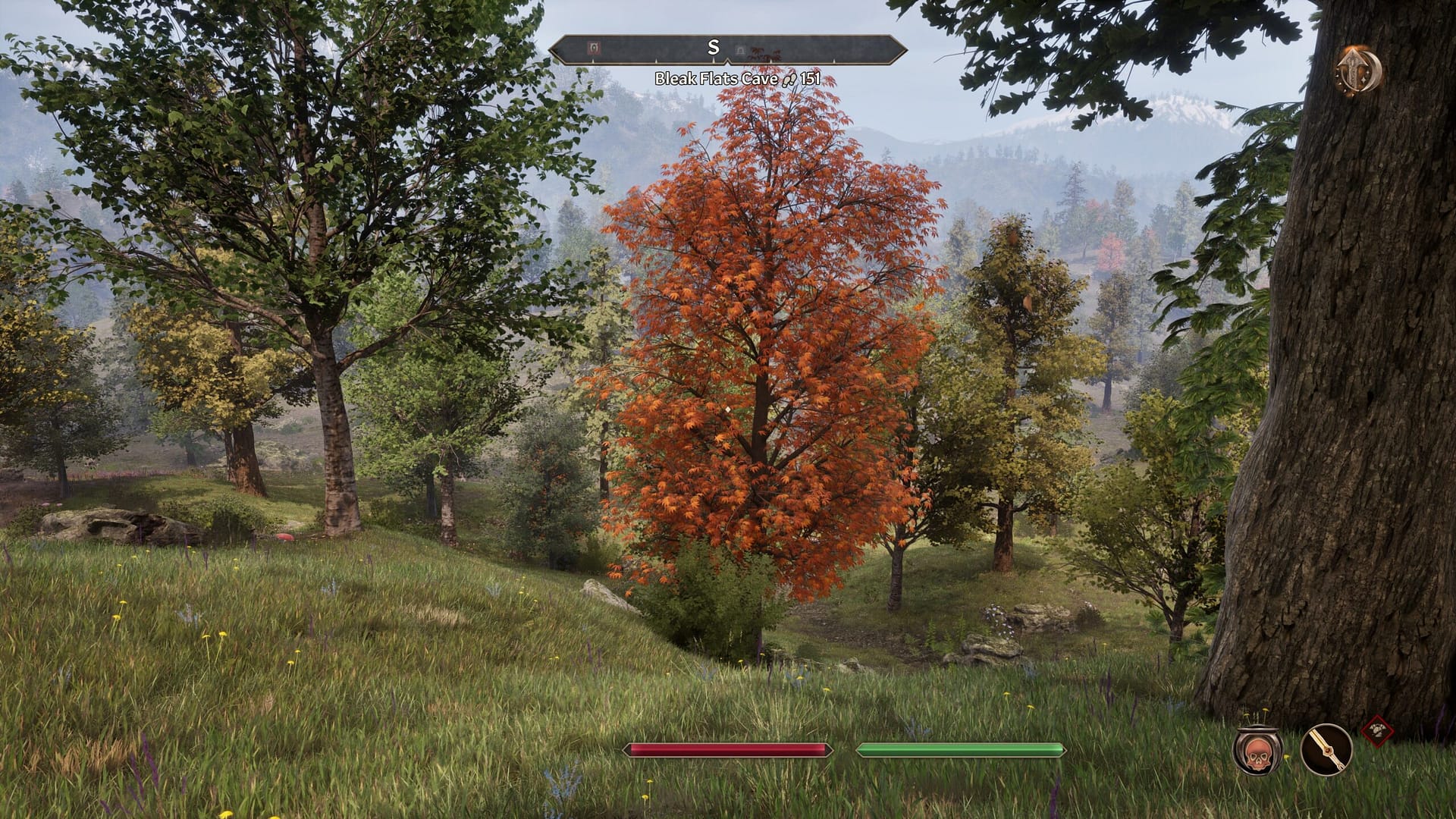
Task: Click the circular weapon needle indicator
Action: (1327, 749)
